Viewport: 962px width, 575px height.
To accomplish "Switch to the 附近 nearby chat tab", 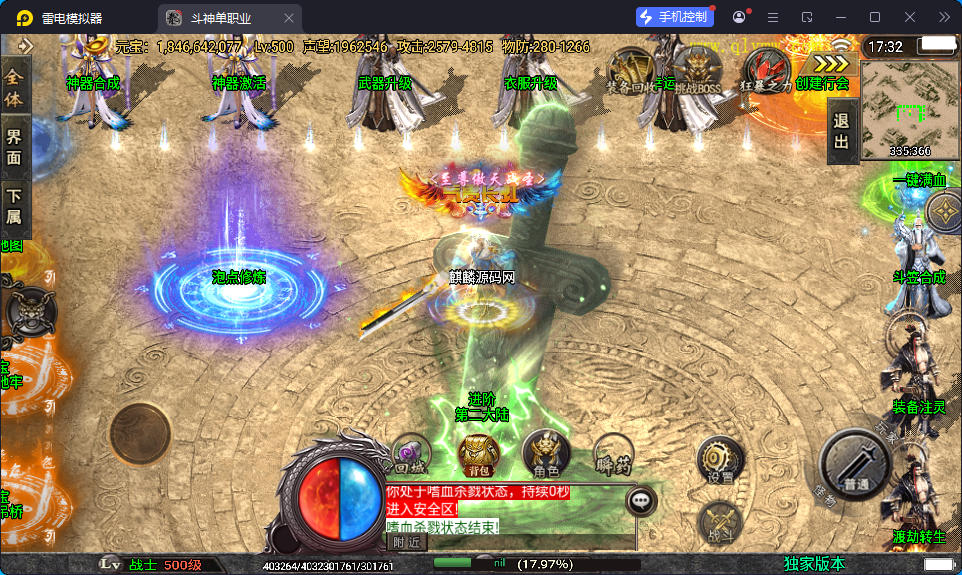I will pyautogui.click(x=406, y=542).
